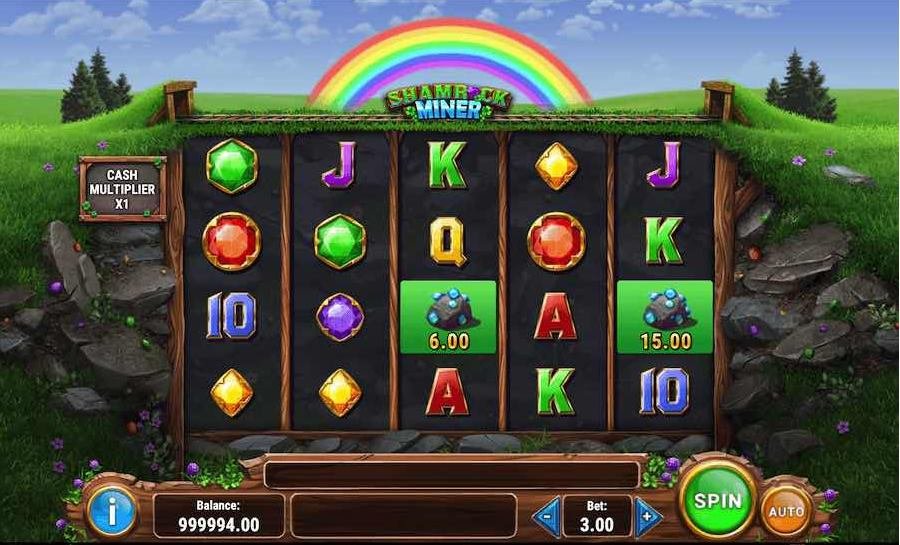Viewport: 900px width, 545px height.
Task: Increase the bet with the plus button
Action: click(648, 517)
